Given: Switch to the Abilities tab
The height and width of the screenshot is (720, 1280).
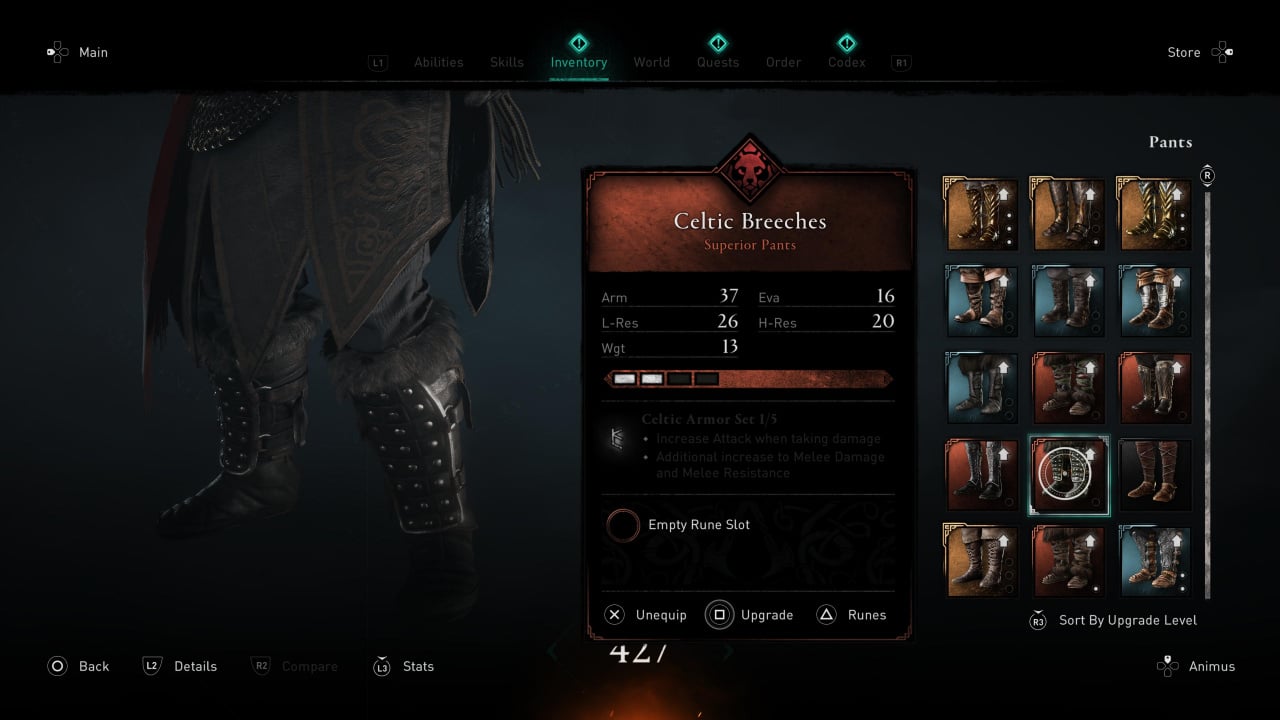Looking at the screenshot, I should tap(438, 62).
